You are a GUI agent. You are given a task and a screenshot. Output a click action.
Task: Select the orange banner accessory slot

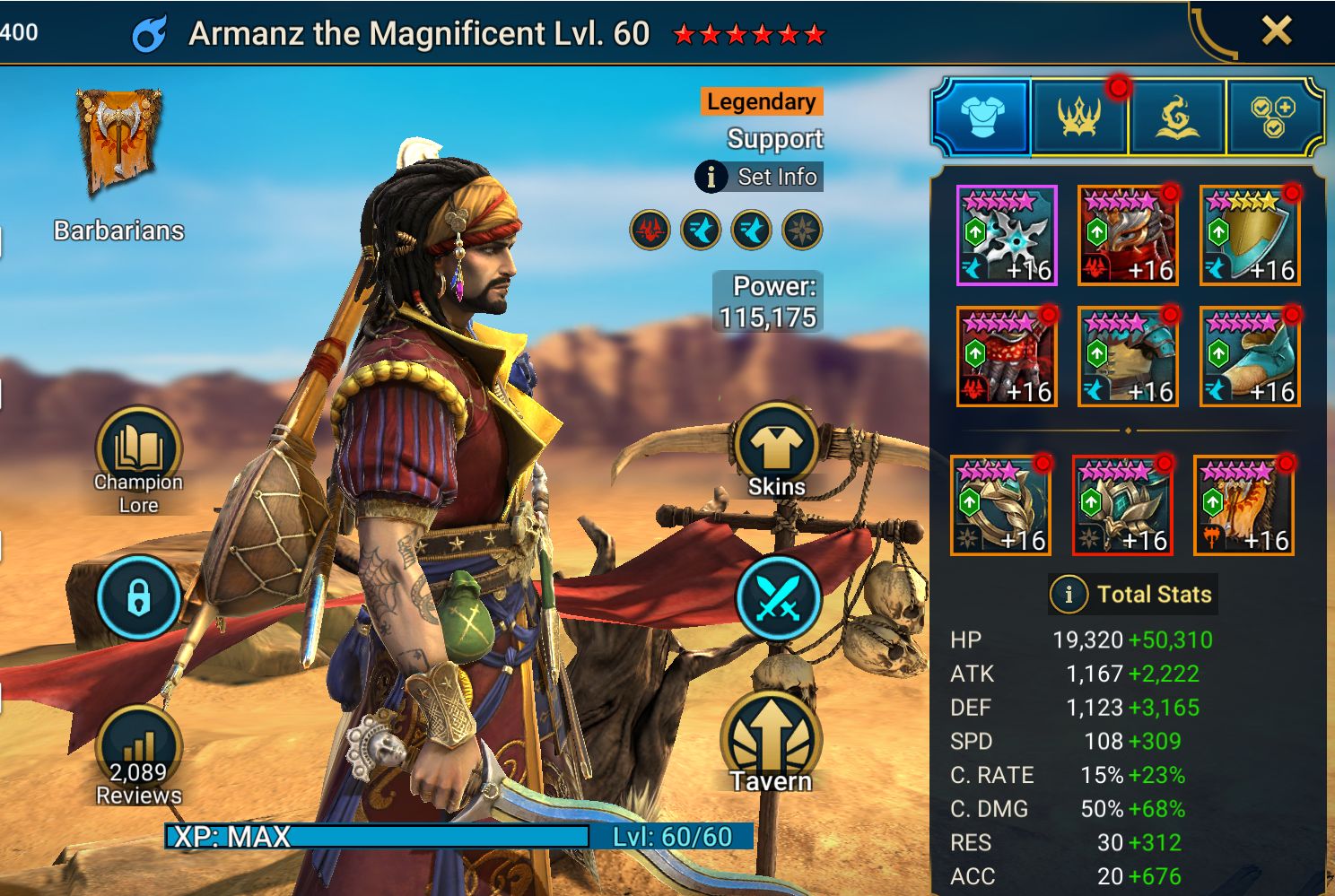tap(1243, 506)
